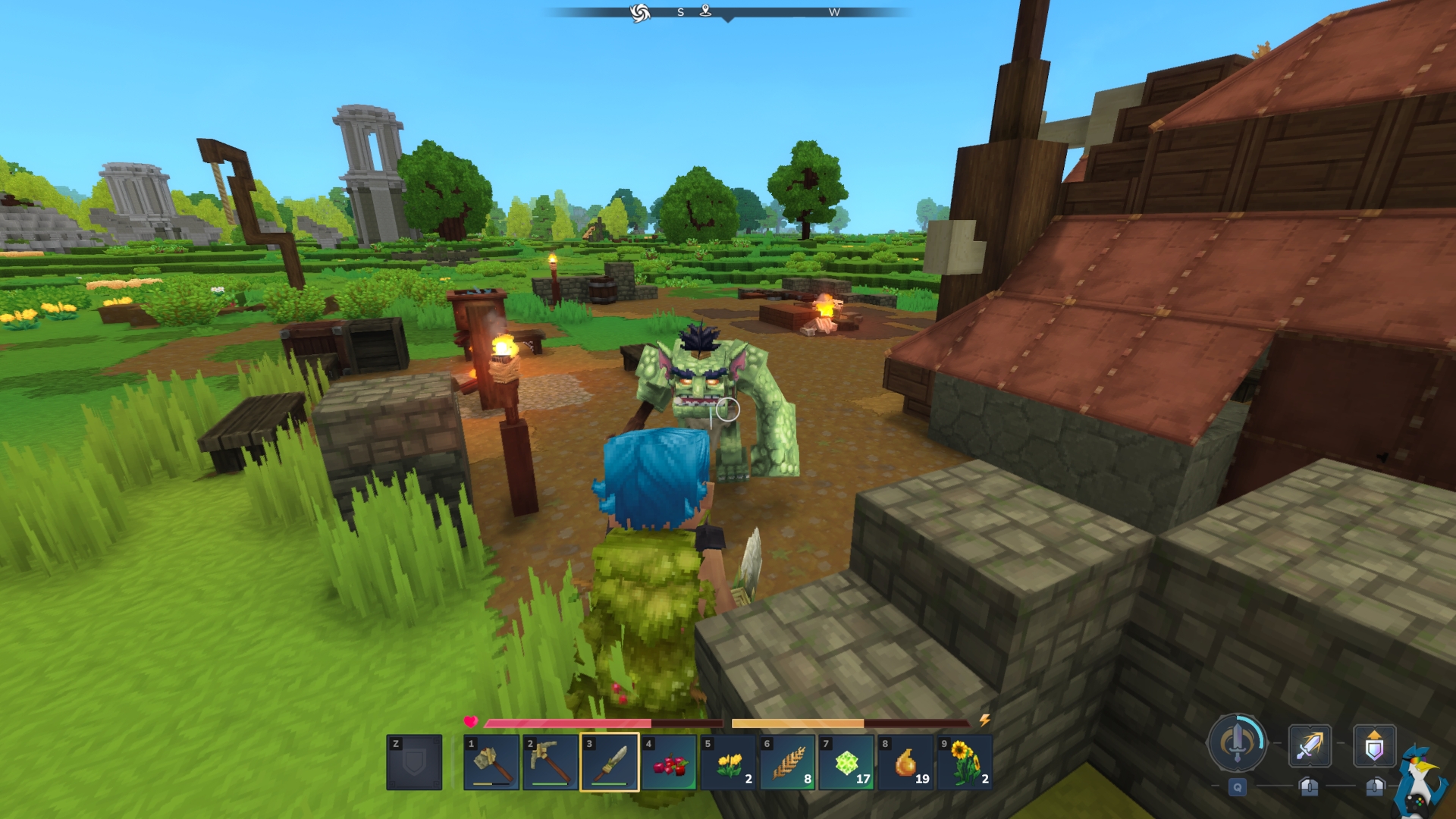Select the stone hammer hotbar slot
The width and height of the screenshot is (1456, 819).
click(491, 763)
